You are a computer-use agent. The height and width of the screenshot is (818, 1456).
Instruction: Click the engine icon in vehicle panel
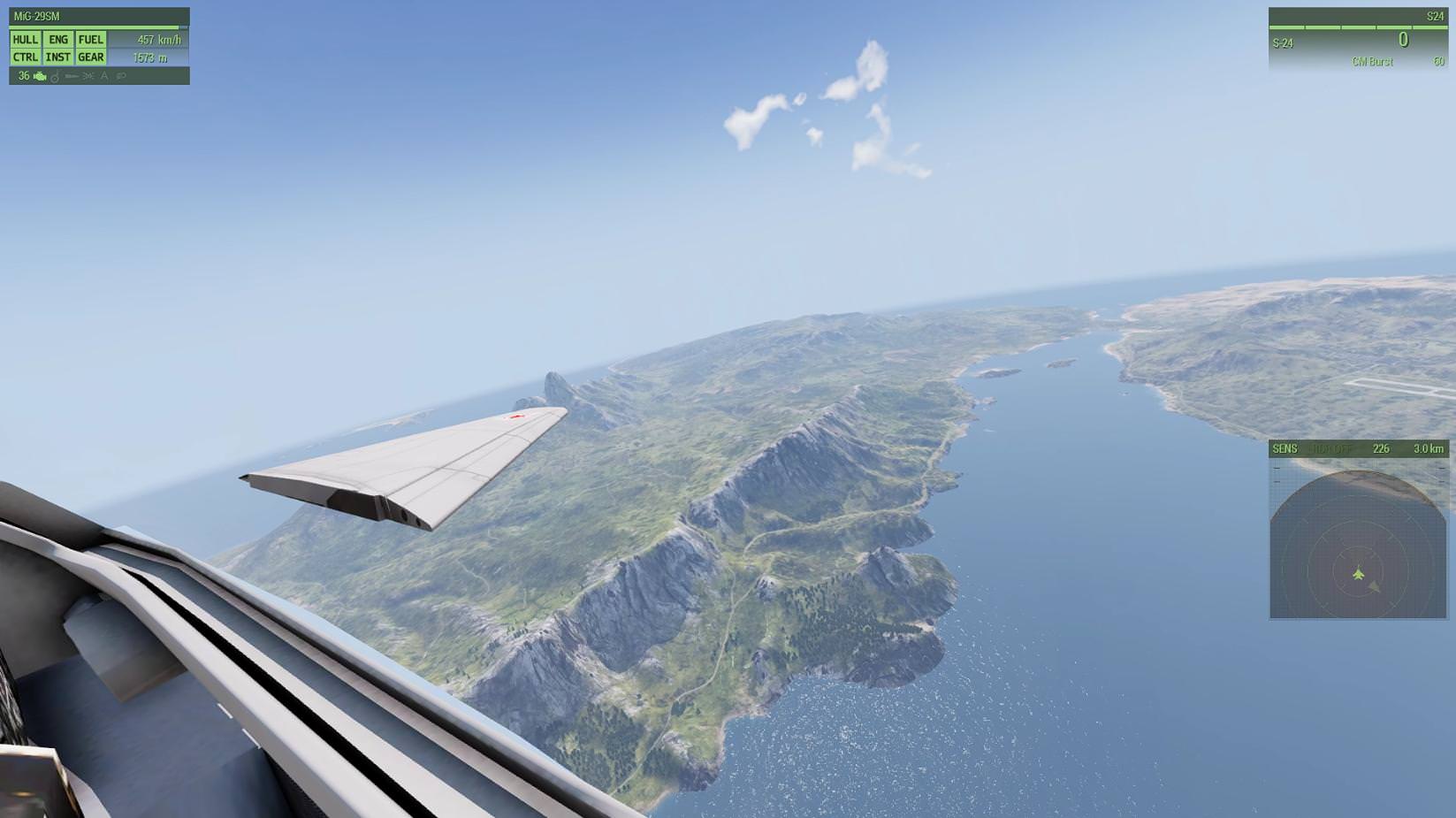[x=40, y=76]
